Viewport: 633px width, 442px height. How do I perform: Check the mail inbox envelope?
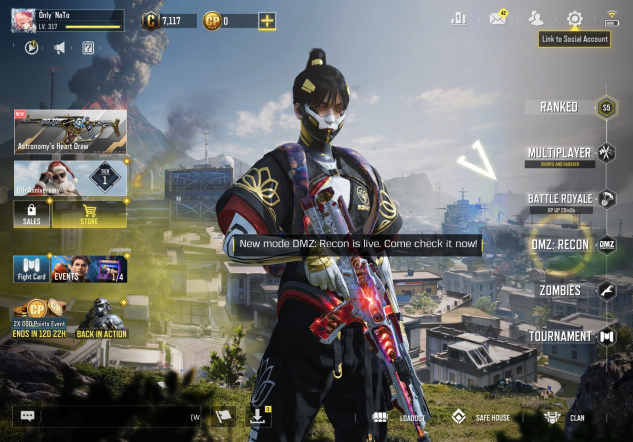(x=497, y=19)
